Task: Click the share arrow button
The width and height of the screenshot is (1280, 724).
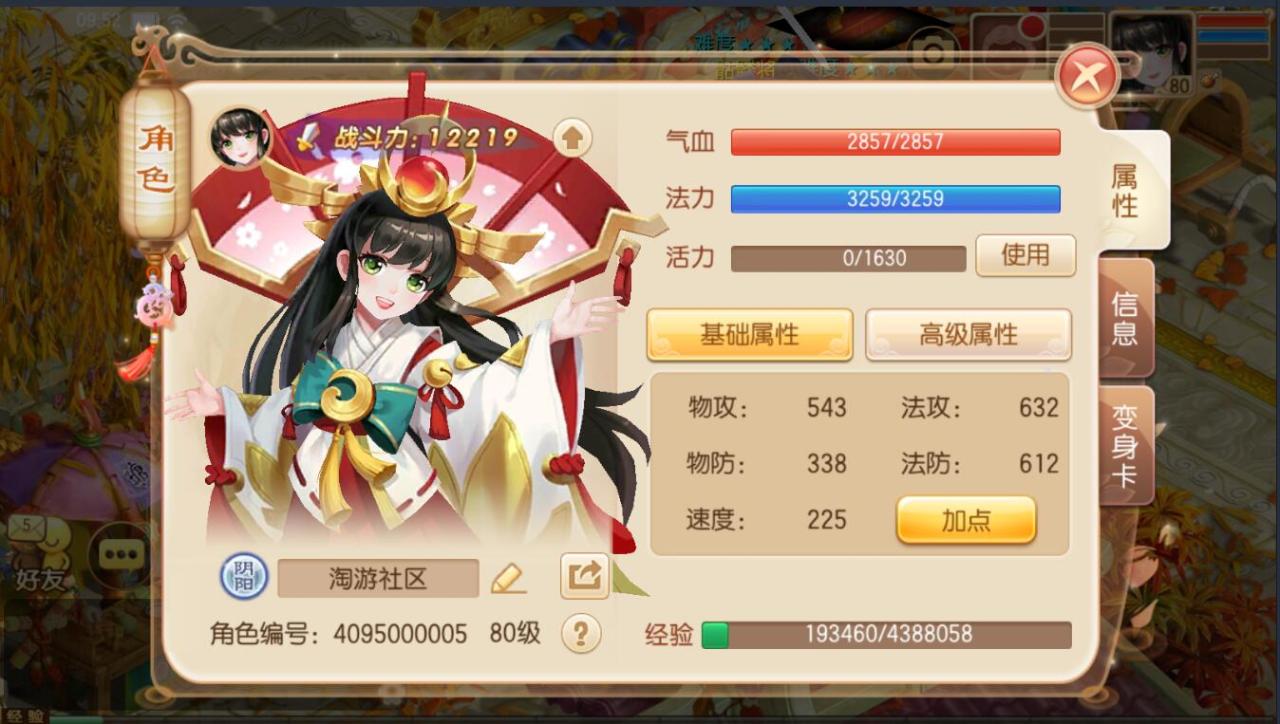Action: coord(584,576)
